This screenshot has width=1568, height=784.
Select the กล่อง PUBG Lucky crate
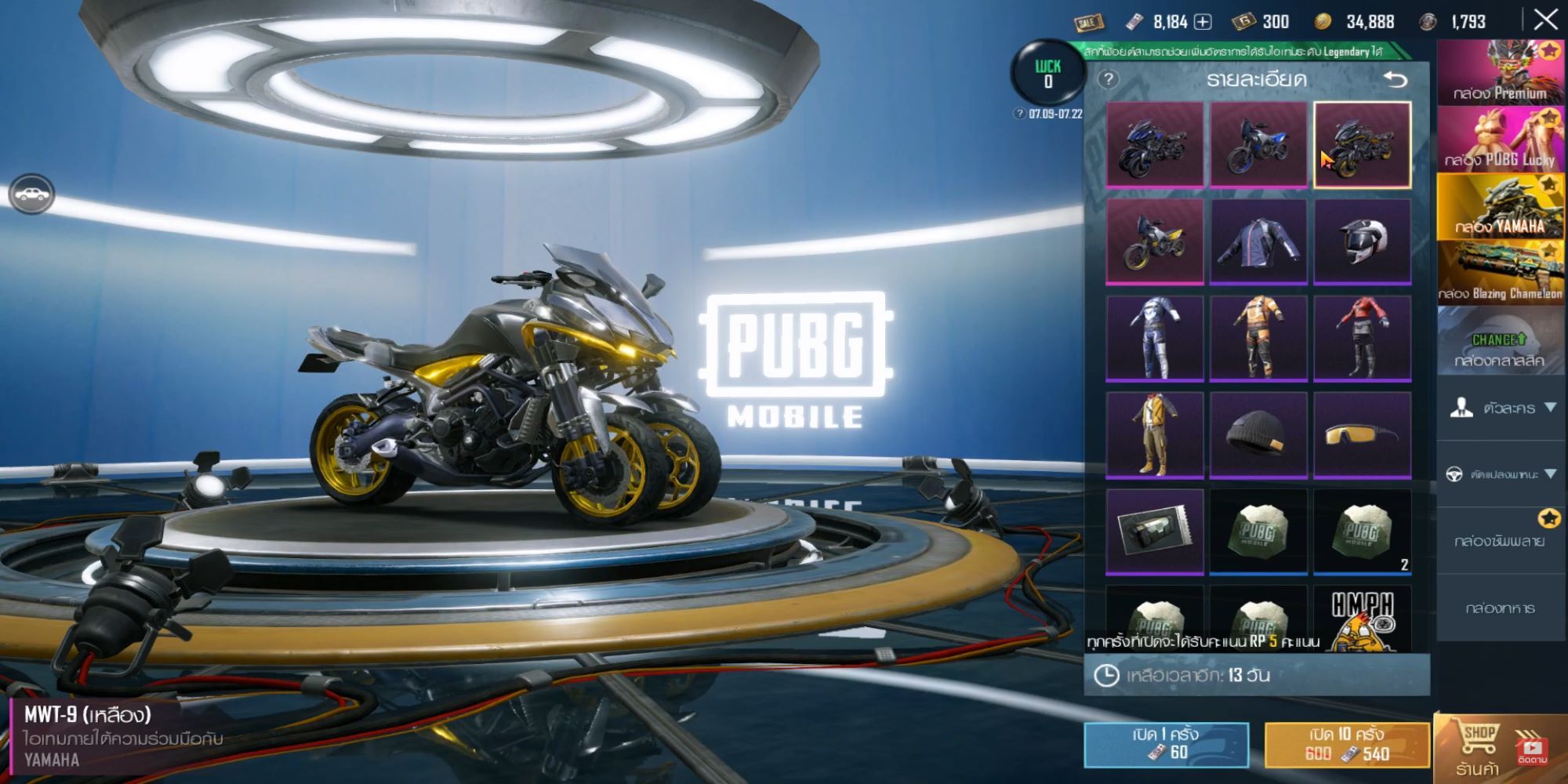pos(1500,137)
